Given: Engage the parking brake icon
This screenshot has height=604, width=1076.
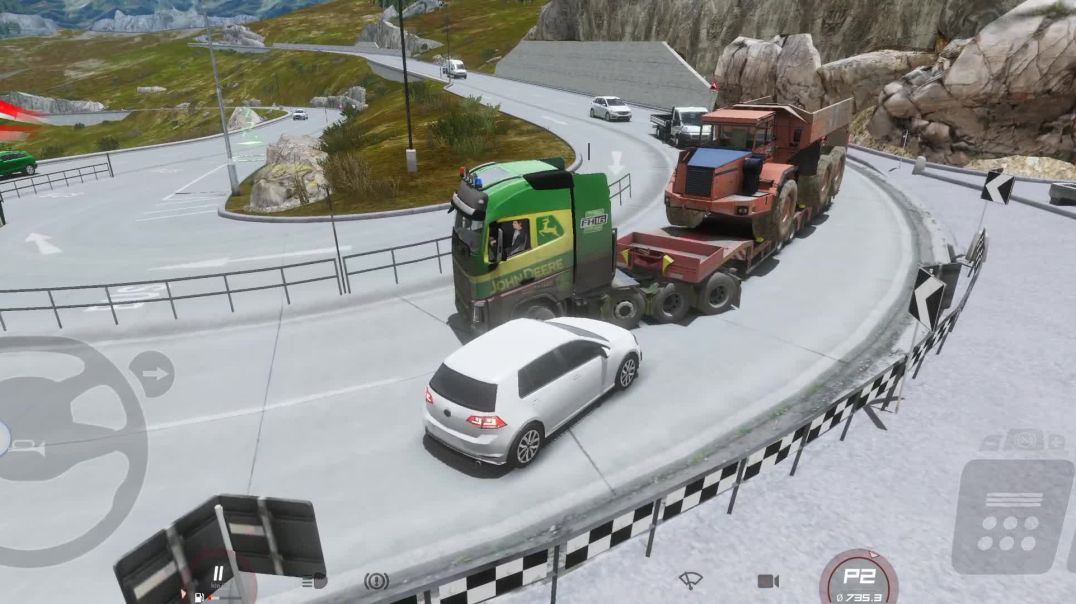Looking at the screenshot, I should pyautogui.click(x=376, y=580).
